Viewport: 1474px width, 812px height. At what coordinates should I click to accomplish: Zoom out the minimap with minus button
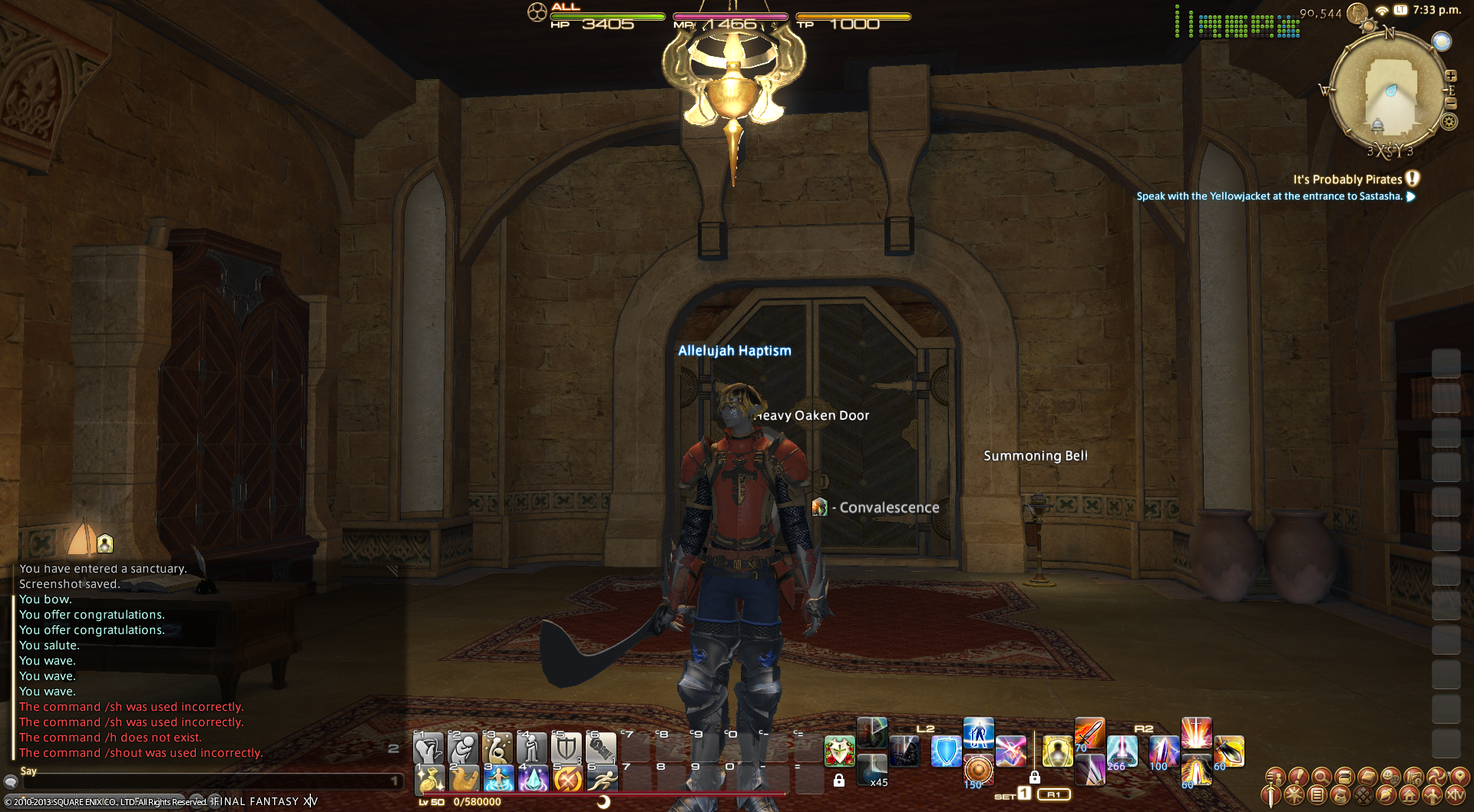click(1451, 103)
